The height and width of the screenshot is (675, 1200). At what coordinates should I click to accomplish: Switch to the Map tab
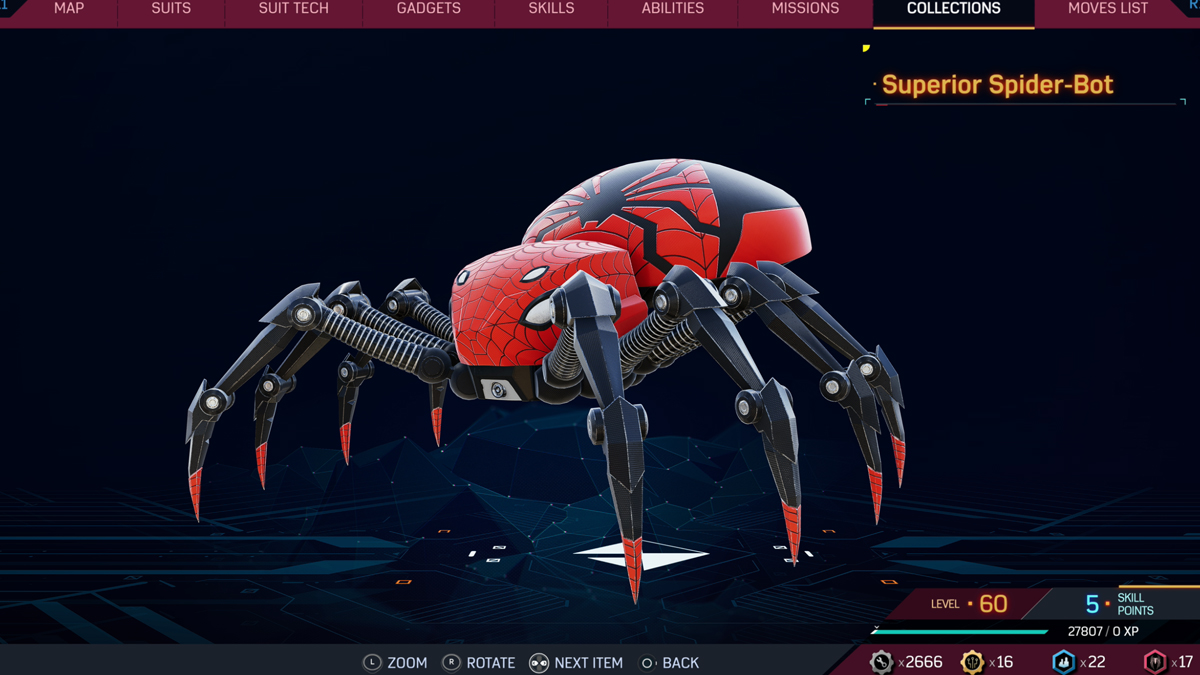(69, 9)
